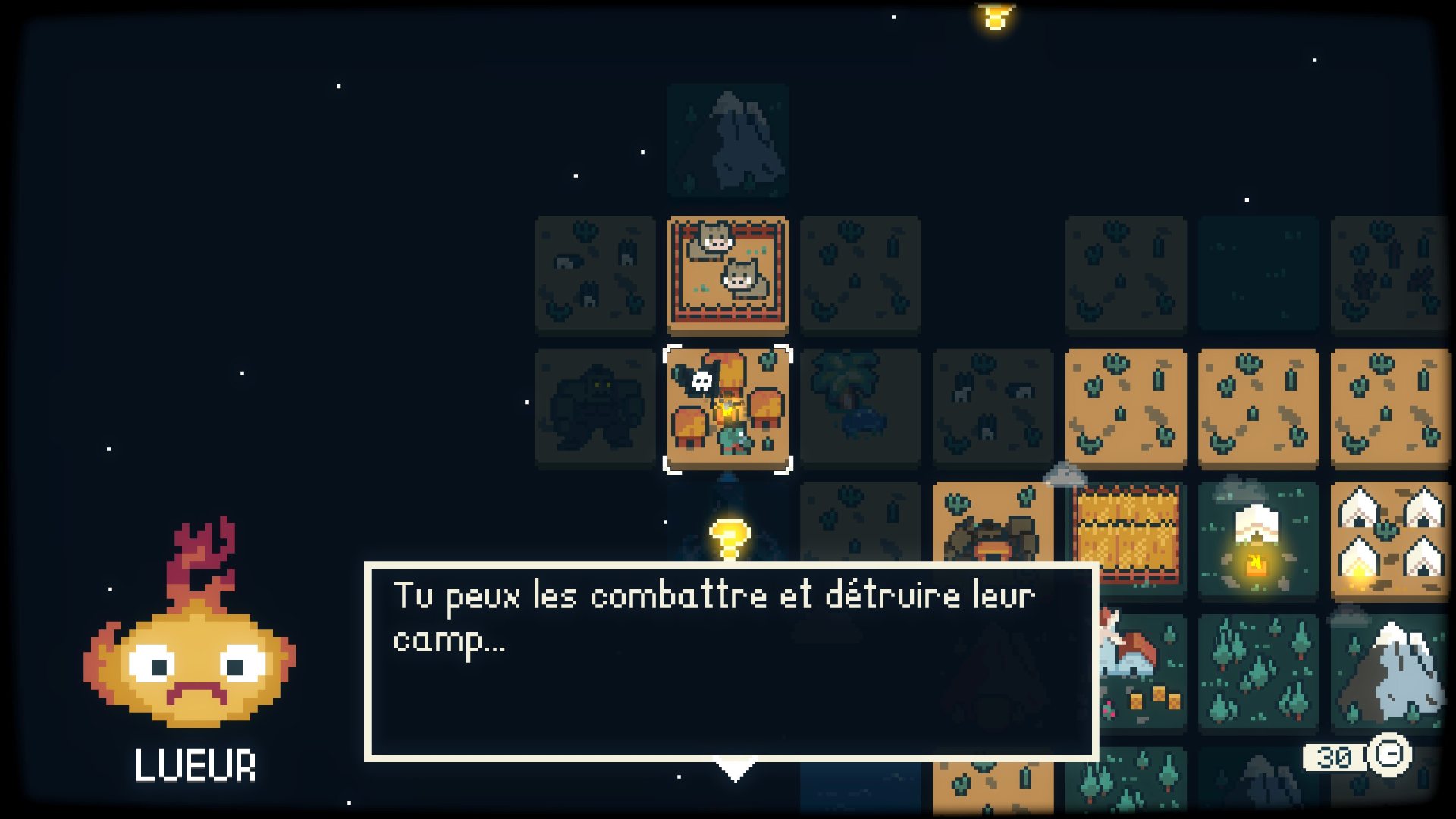The height and width of the screenshot is (819, 1456).
Task: Pick the darkened palm tree tile
Action: 860,409
